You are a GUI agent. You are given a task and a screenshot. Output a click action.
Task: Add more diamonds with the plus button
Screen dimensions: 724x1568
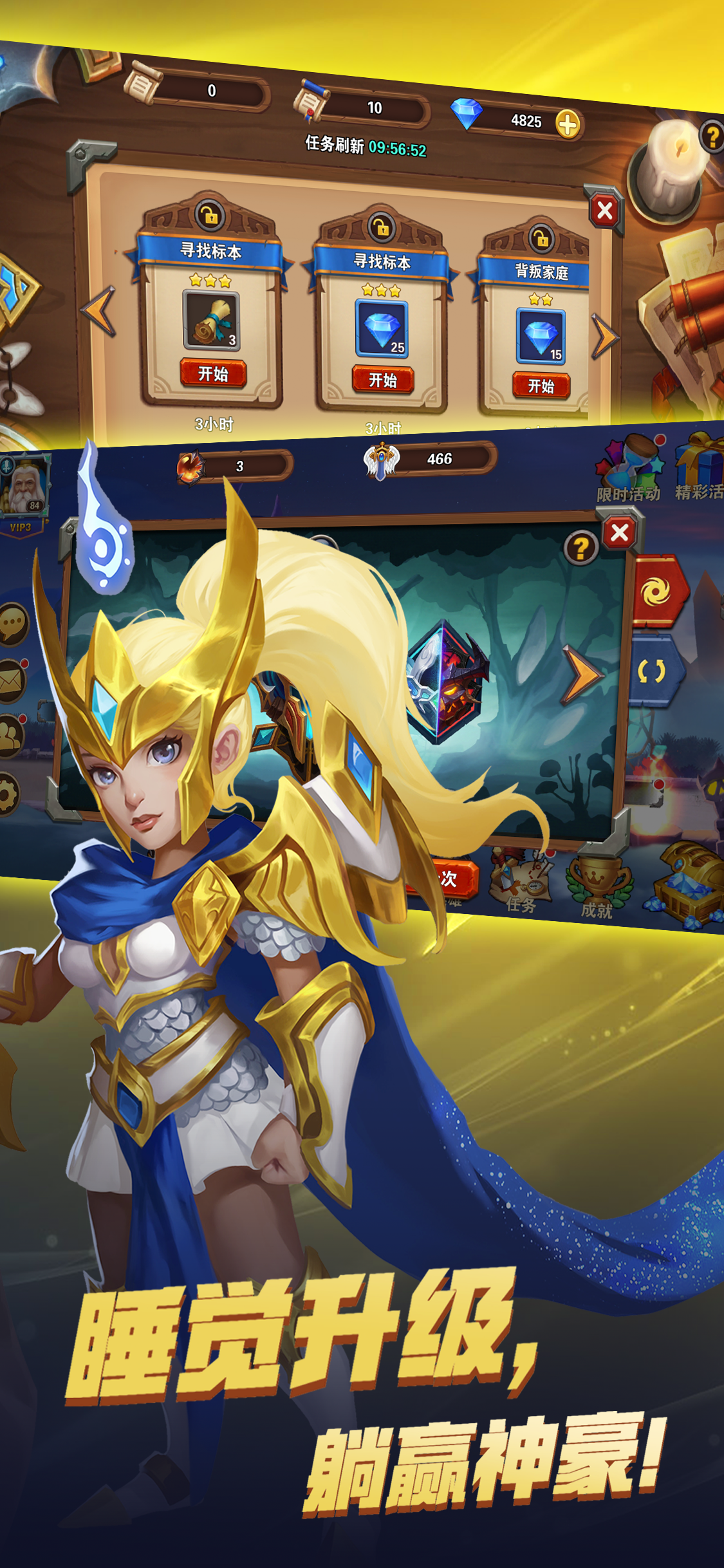568,124
